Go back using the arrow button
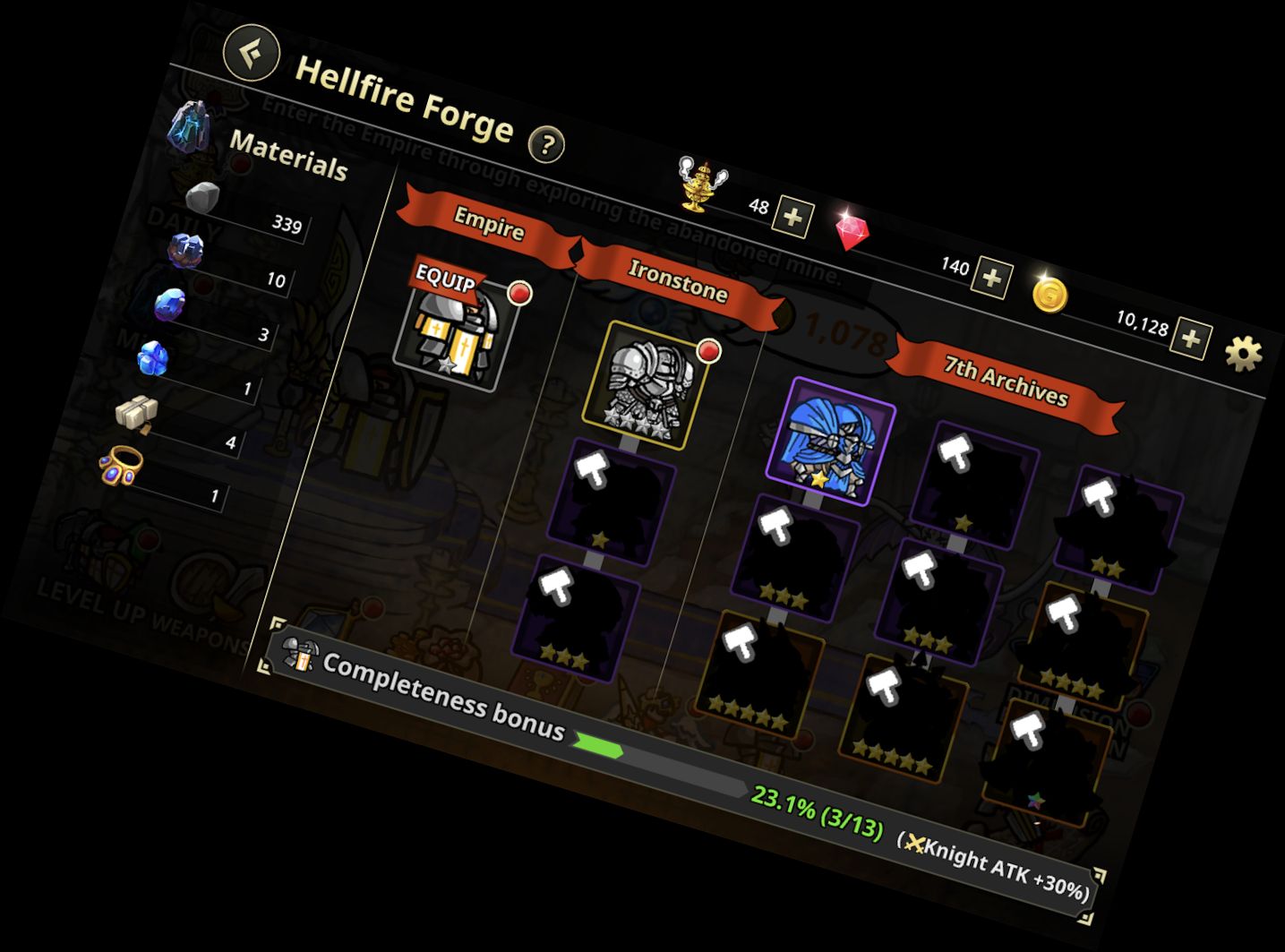Viewport: 1285px width, 952px height. pos(252,51)
